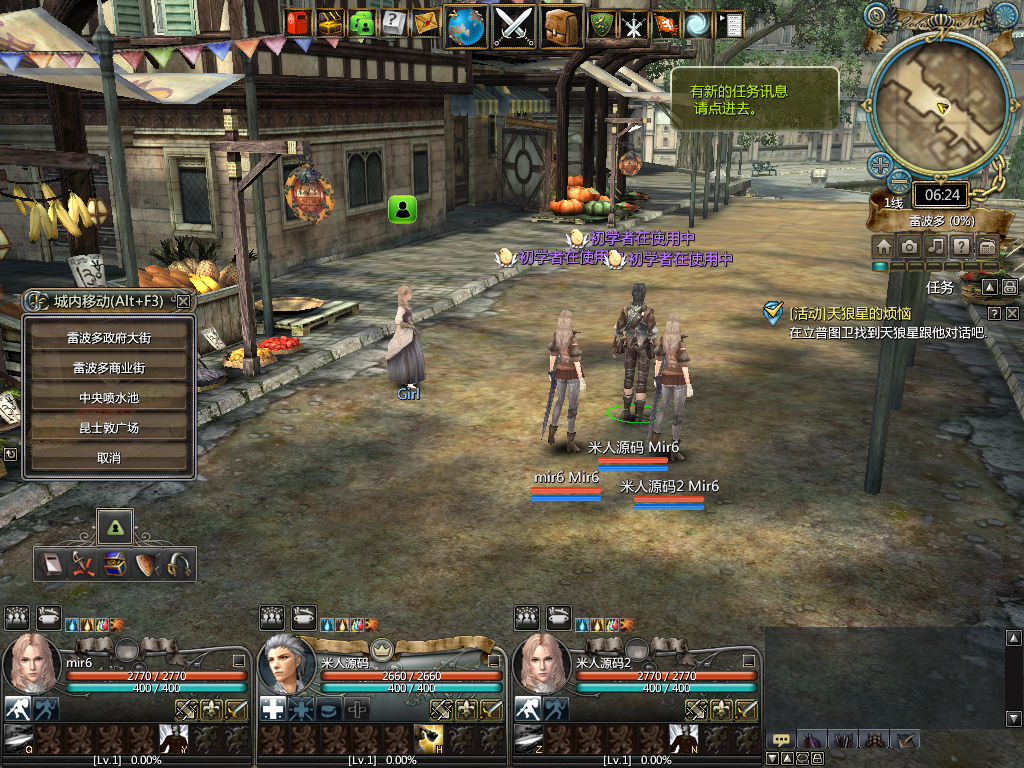This screenshot has width=1024, height=768.
Task: Zoom in the minimap with plus button
Action: tap(879, 165)
